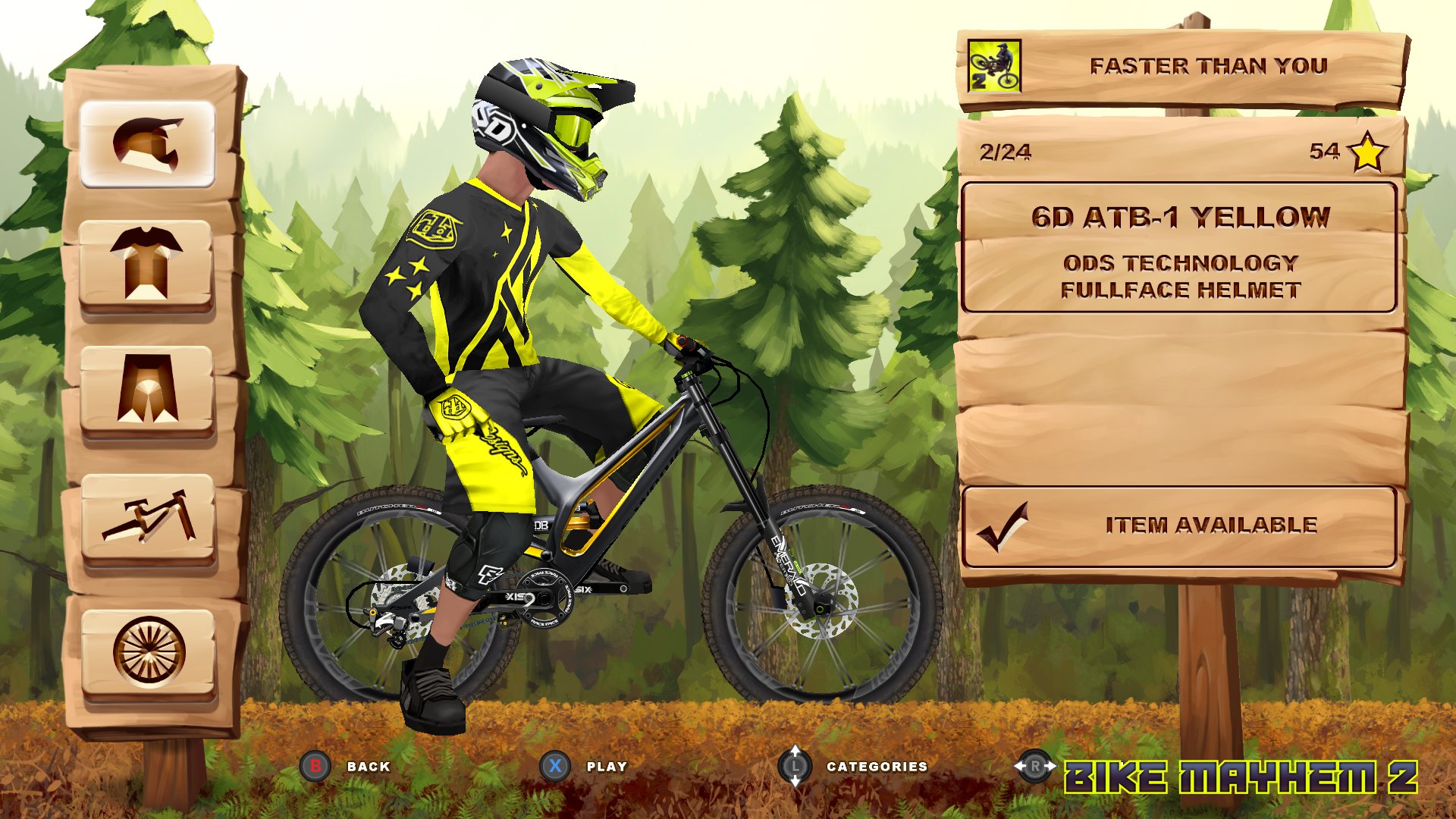Select the 6D ATB-1 Yellow item panel
Image resolution: width=1456 pixels, height=819 pixels.
1181,246
